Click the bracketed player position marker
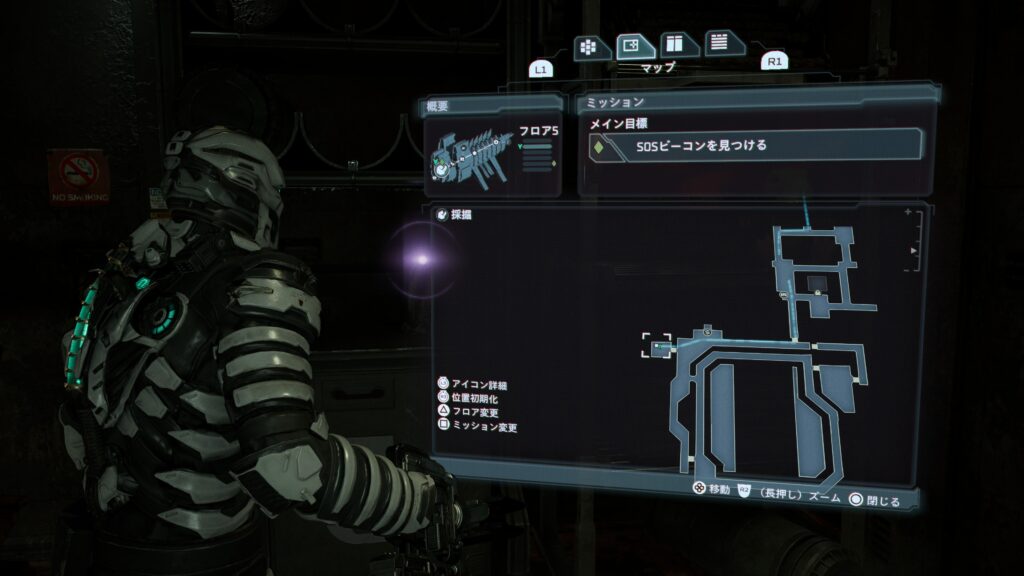The width and height of the screenshot is (1024, 576). pyautogui.click(x=657, y=346)
